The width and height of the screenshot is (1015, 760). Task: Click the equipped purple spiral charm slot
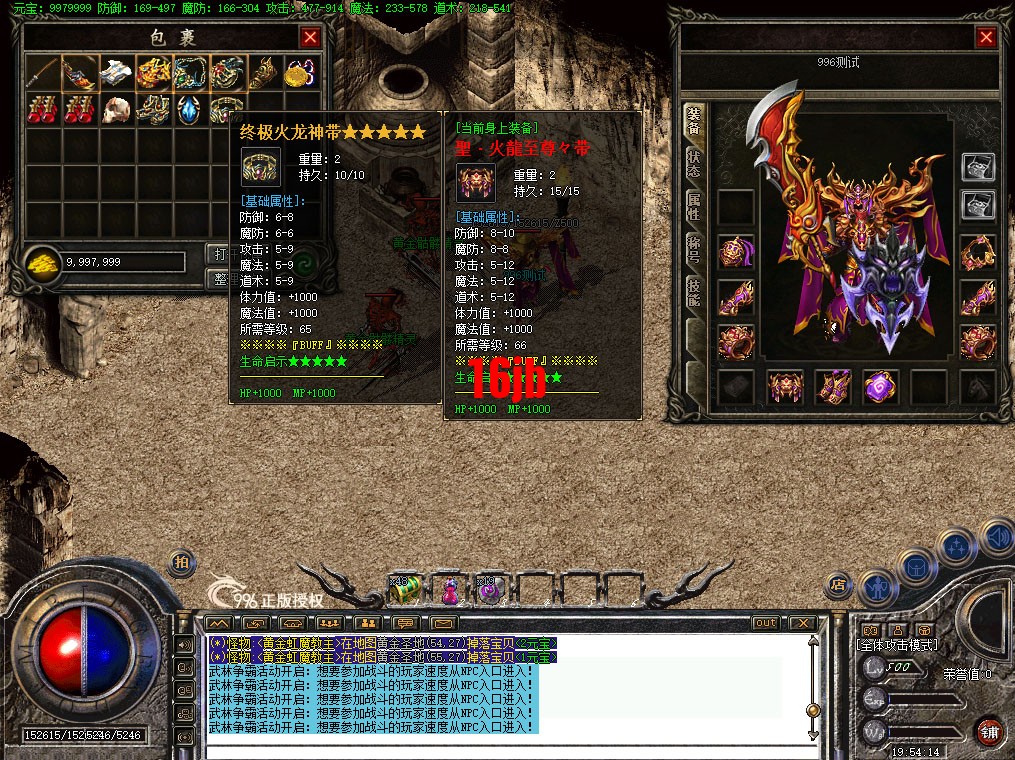pos(880,387)
